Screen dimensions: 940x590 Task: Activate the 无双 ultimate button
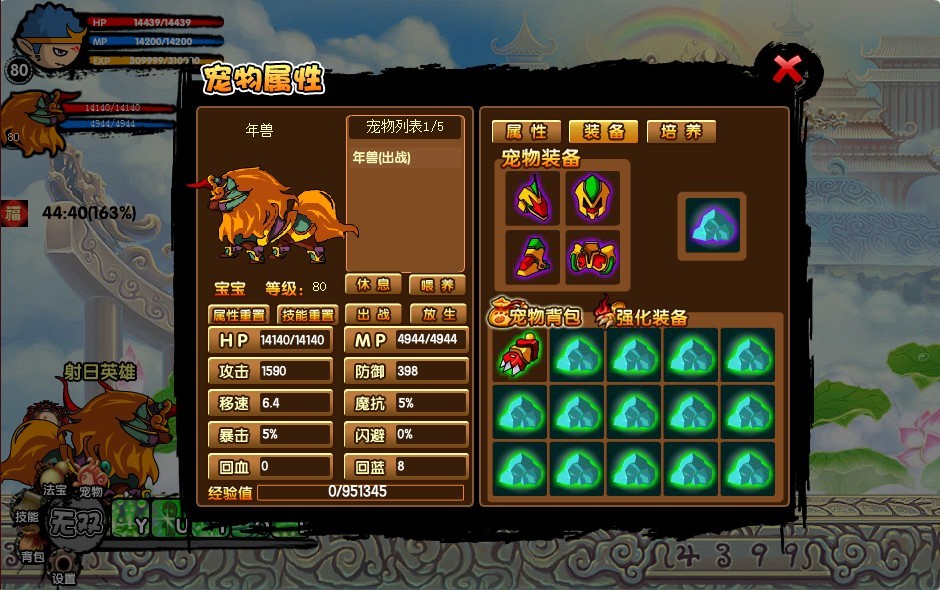(x=77, y=523)
